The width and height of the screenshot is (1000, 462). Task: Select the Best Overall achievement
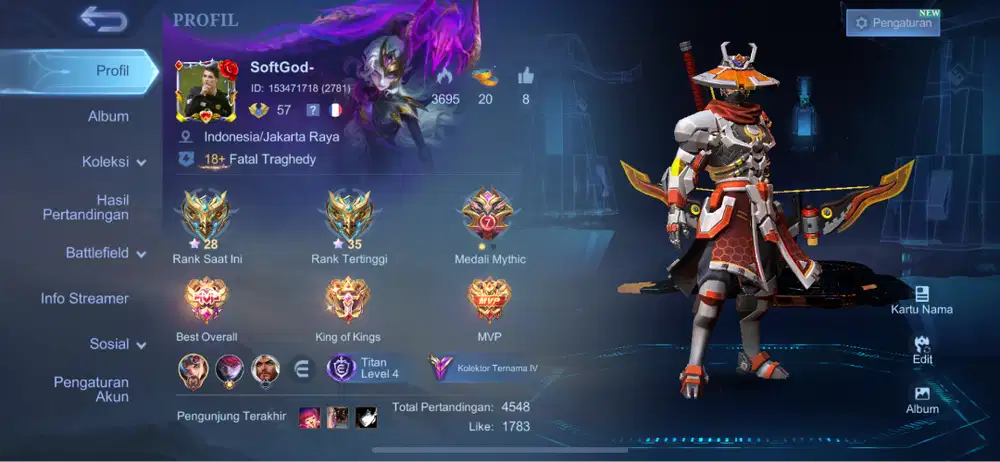[x=207, y=301]
